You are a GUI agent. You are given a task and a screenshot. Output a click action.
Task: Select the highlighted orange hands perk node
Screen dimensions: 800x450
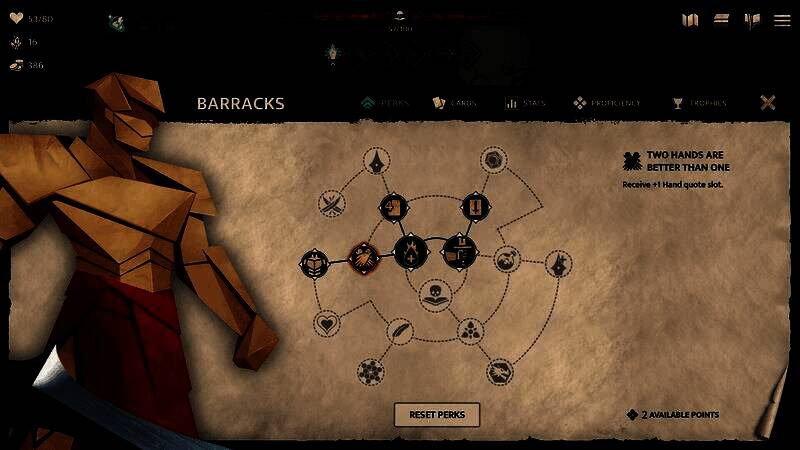pos(362,256)
